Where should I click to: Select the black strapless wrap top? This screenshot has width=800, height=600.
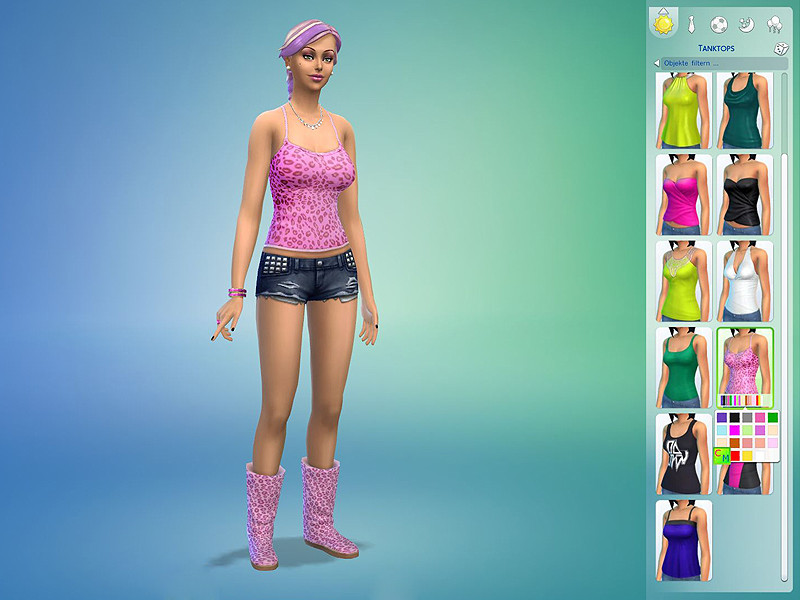(745, 194)
